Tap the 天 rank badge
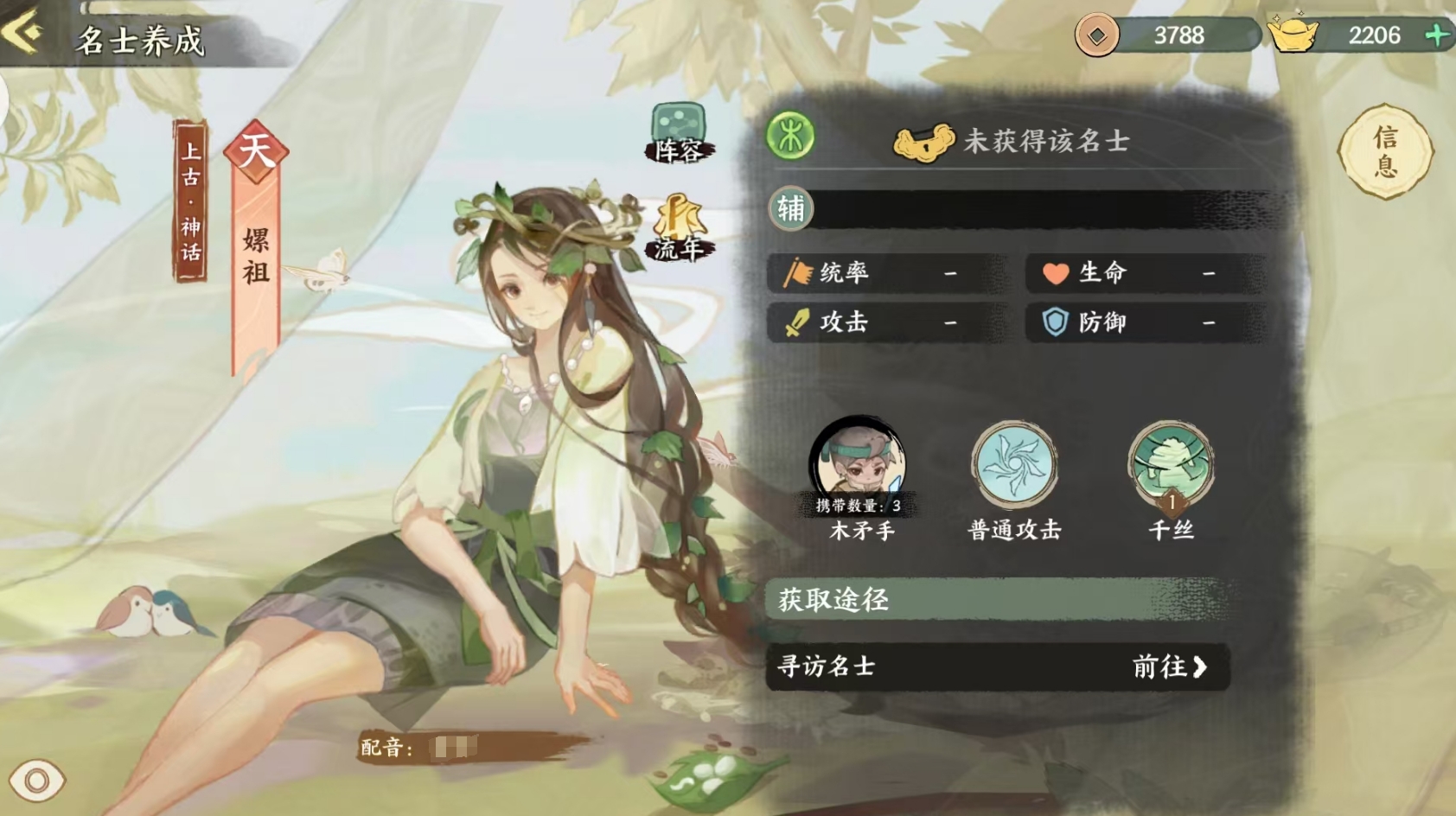 [x=256, y=152]
